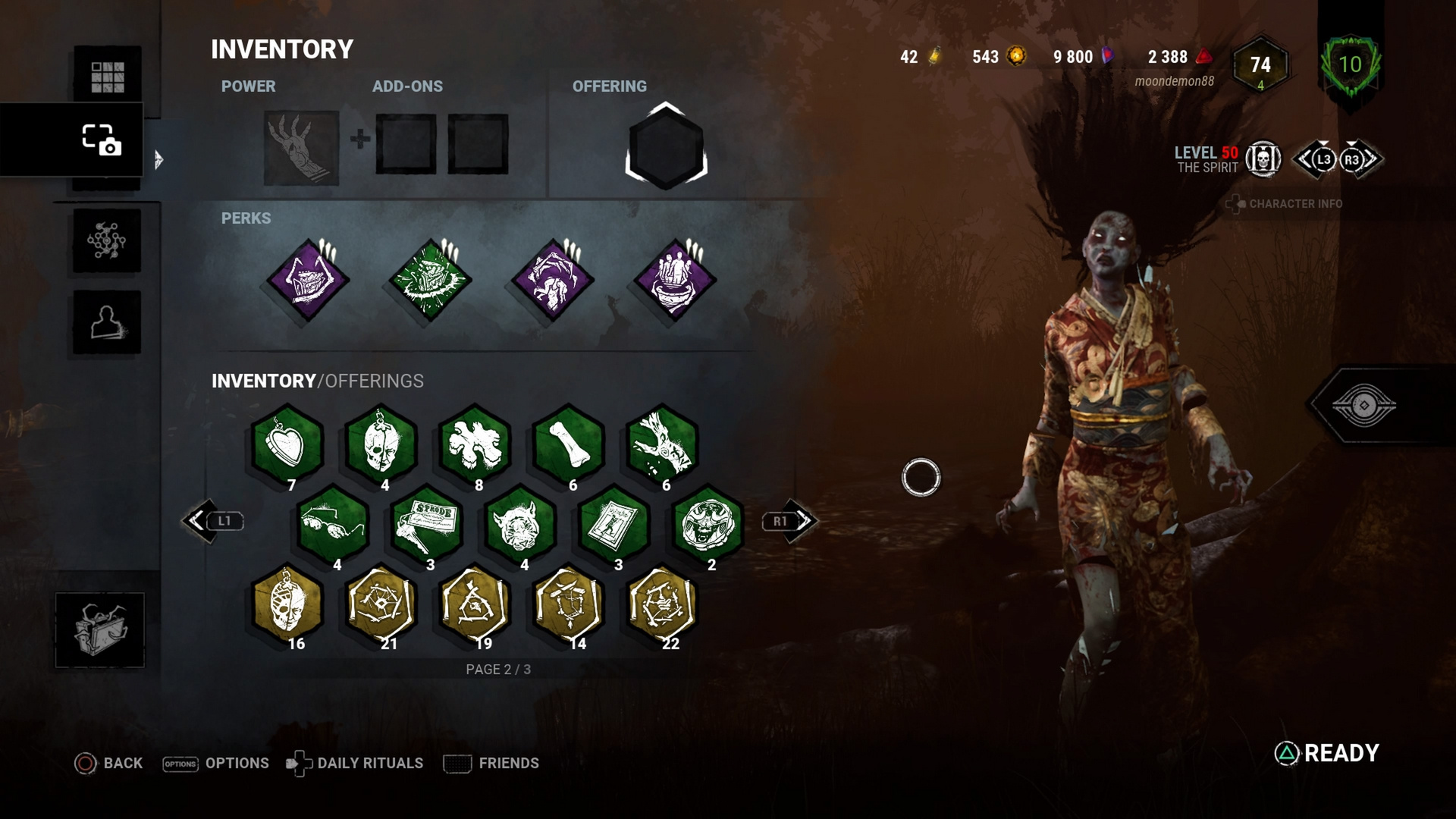Open the toolbox icon at bottom of sidebar

click(101, 629)
